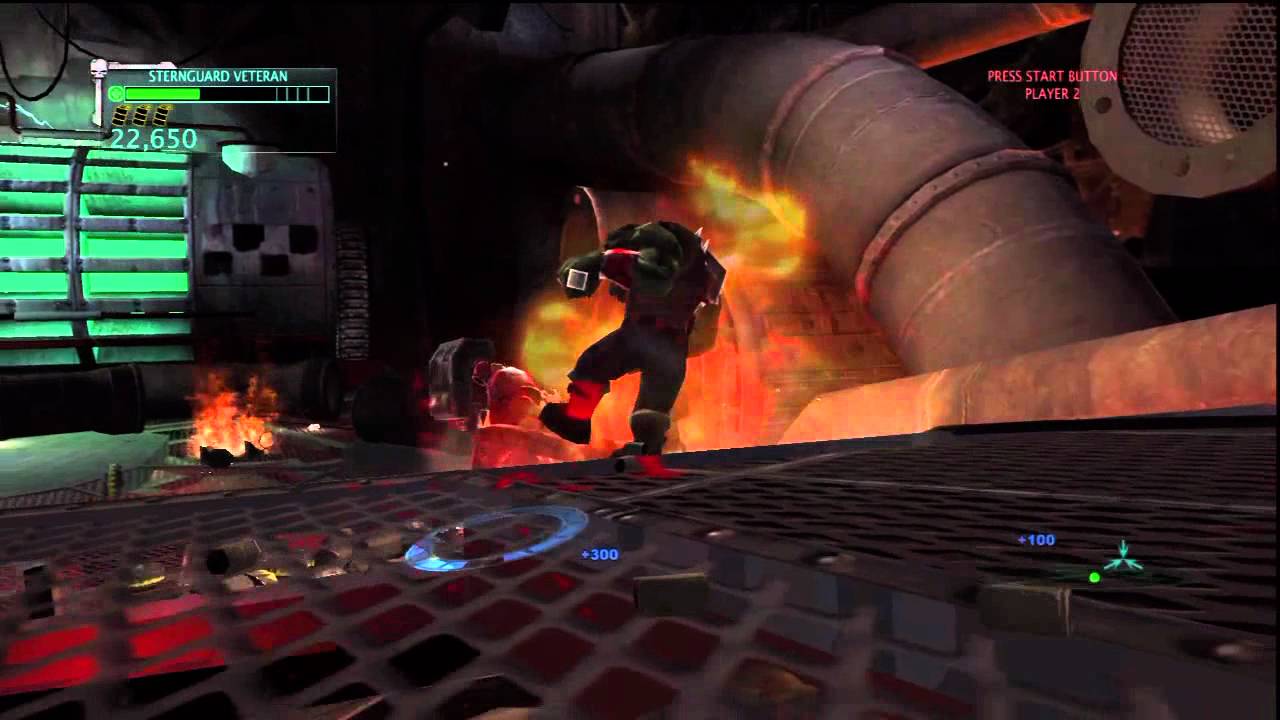
Task: Click the skull emblem on the HUD frame
Action: coord(97,68)
